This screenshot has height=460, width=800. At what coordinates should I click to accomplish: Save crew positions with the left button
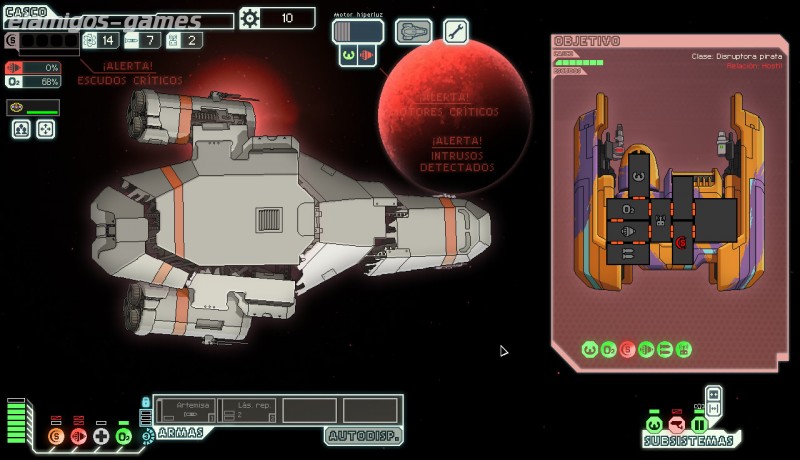pyautogui.click(x=21, y=129)
